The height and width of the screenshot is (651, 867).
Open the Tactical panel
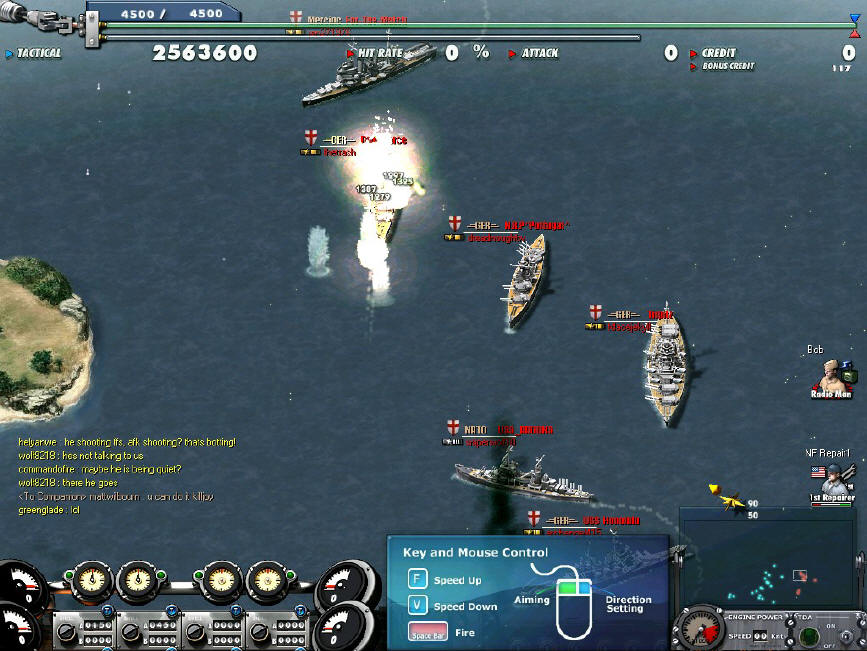[x=34, y=53]
